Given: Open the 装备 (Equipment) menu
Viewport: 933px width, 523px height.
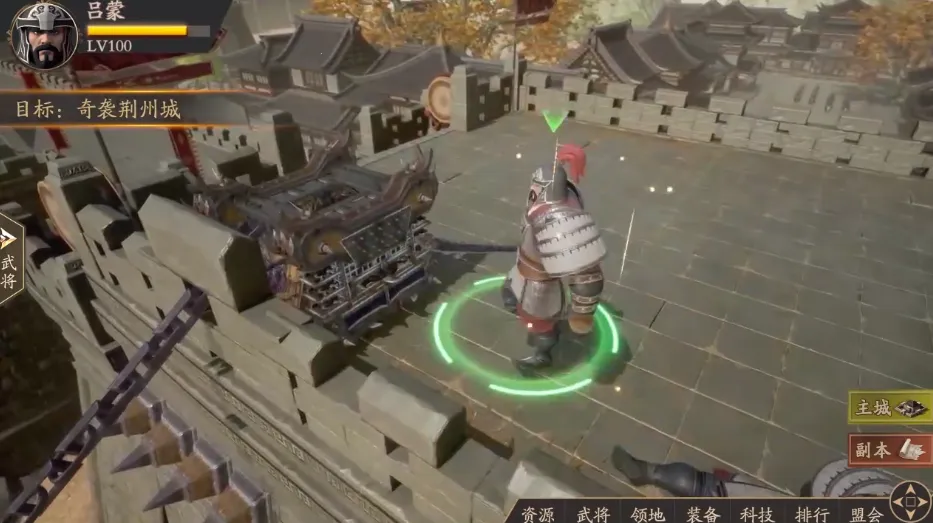Looking at the screenshot, I should (703, 514).
